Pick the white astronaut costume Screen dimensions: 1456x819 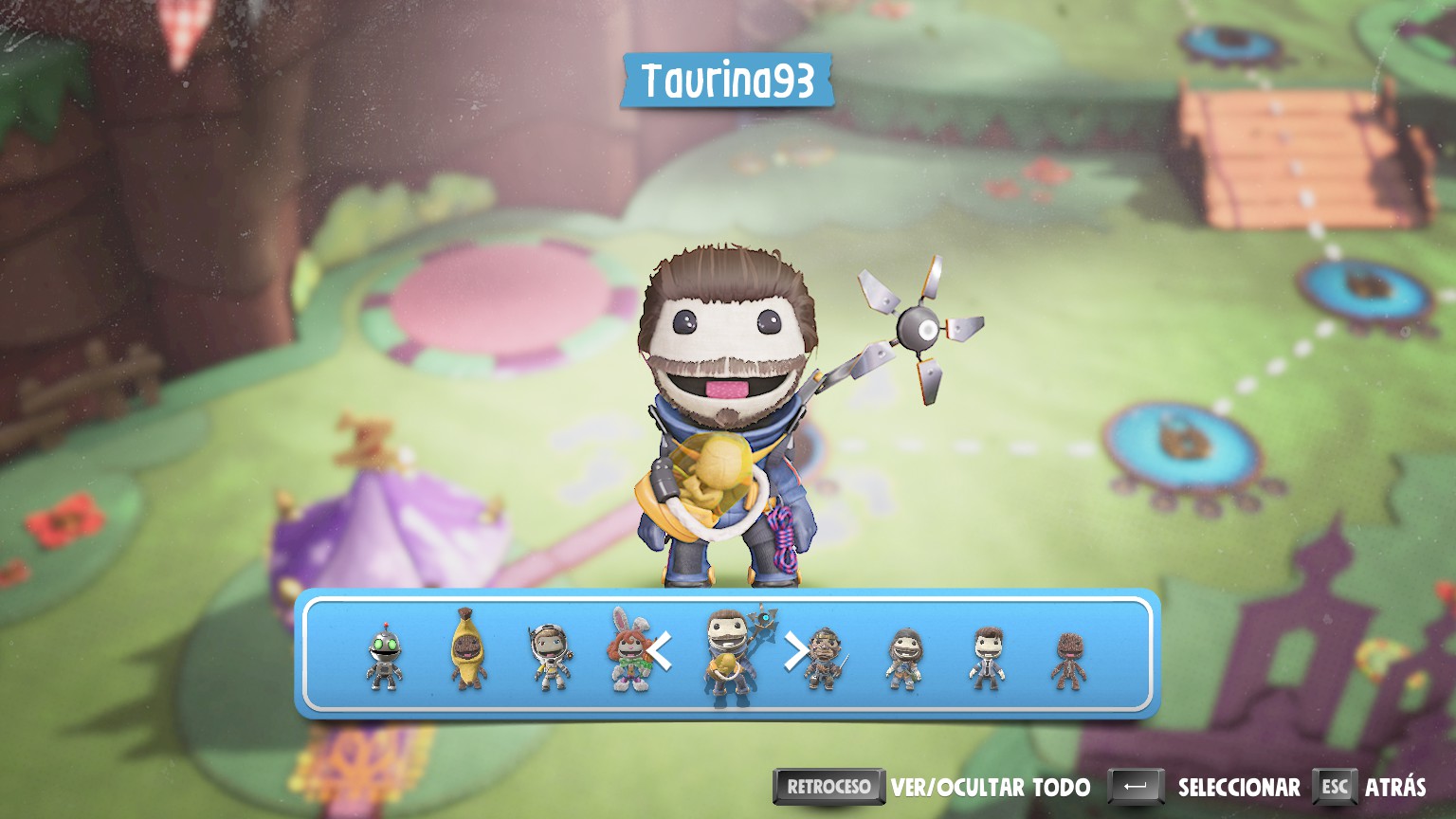tap(549, 656)
